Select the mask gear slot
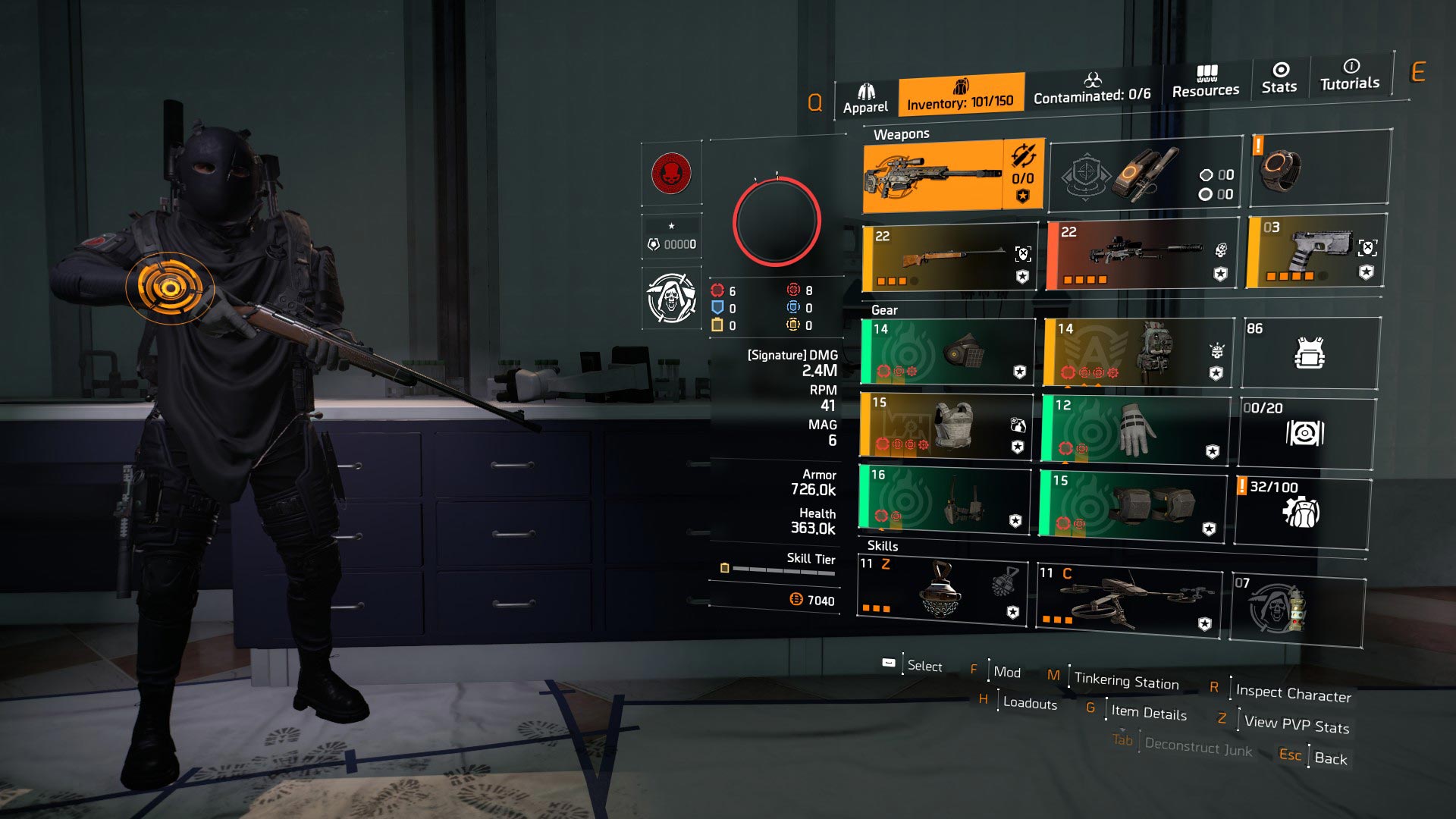1456x819 pixels. 948,352
